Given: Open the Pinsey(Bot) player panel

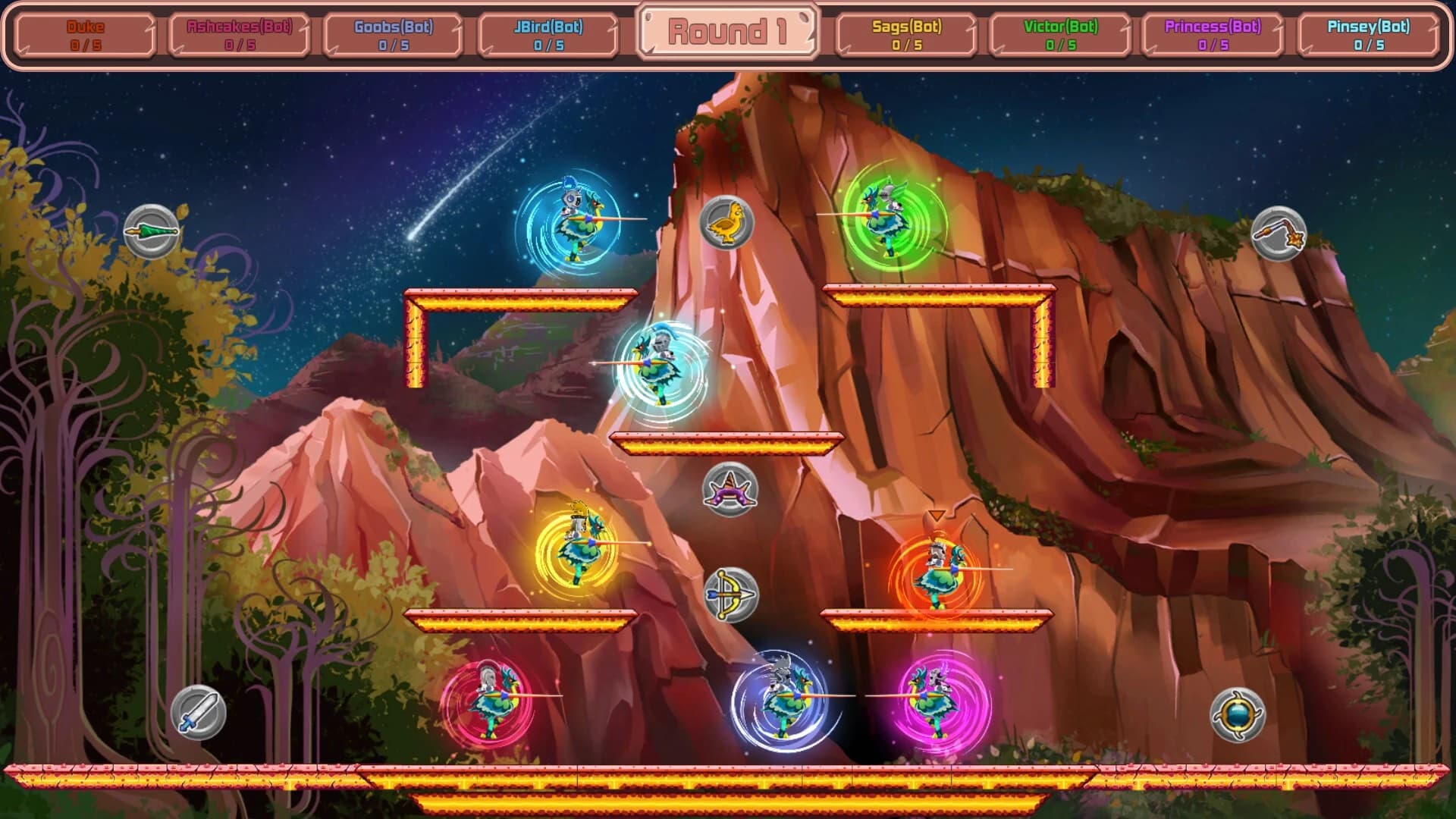Looking at the screenshot, I should [1370, 34].
